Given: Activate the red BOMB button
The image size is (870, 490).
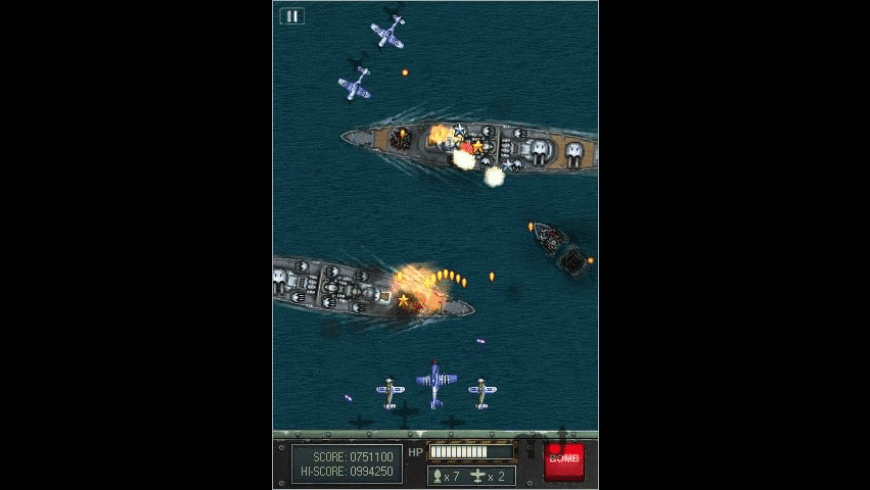Looking at the screenshot, I should pyautogui.click(x=564, y=460).
